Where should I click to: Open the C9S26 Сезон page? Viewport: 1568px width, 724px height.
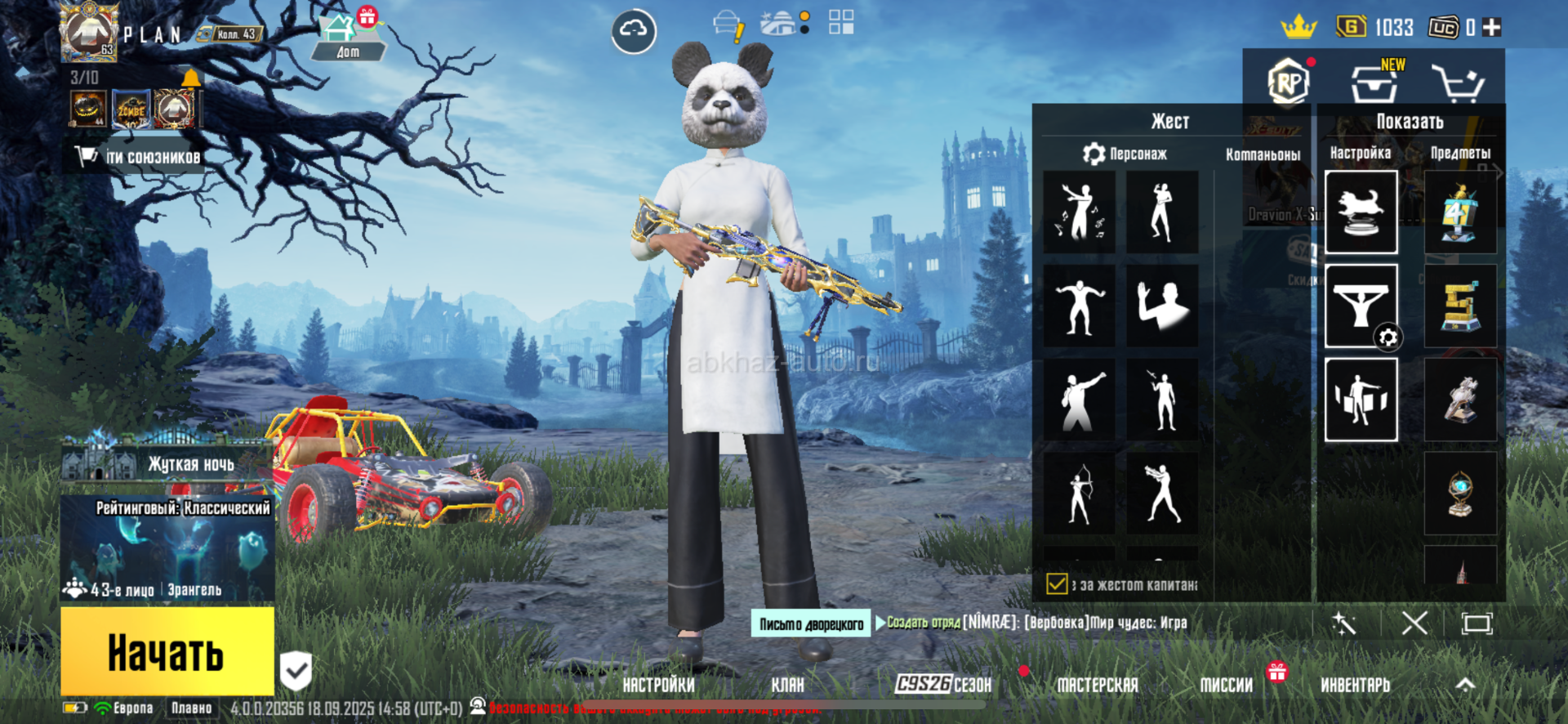pyautogui.click(x=943, y=684)
